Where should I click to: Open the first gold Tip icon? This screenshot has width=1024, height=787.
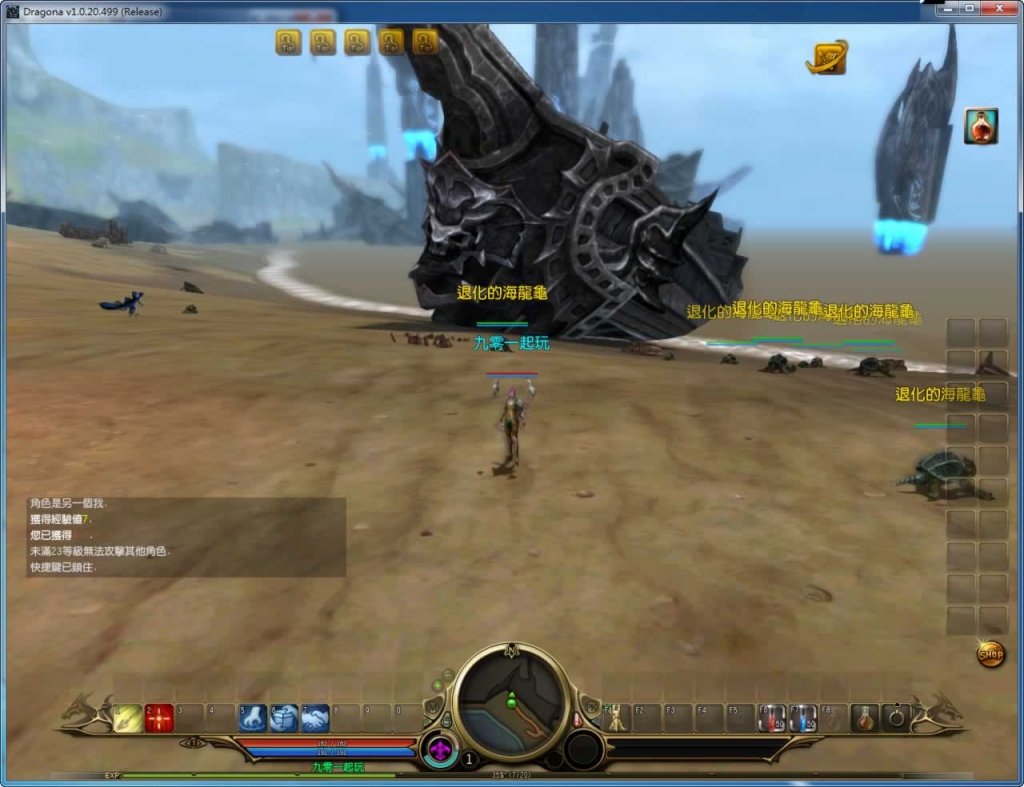point(288,42)
